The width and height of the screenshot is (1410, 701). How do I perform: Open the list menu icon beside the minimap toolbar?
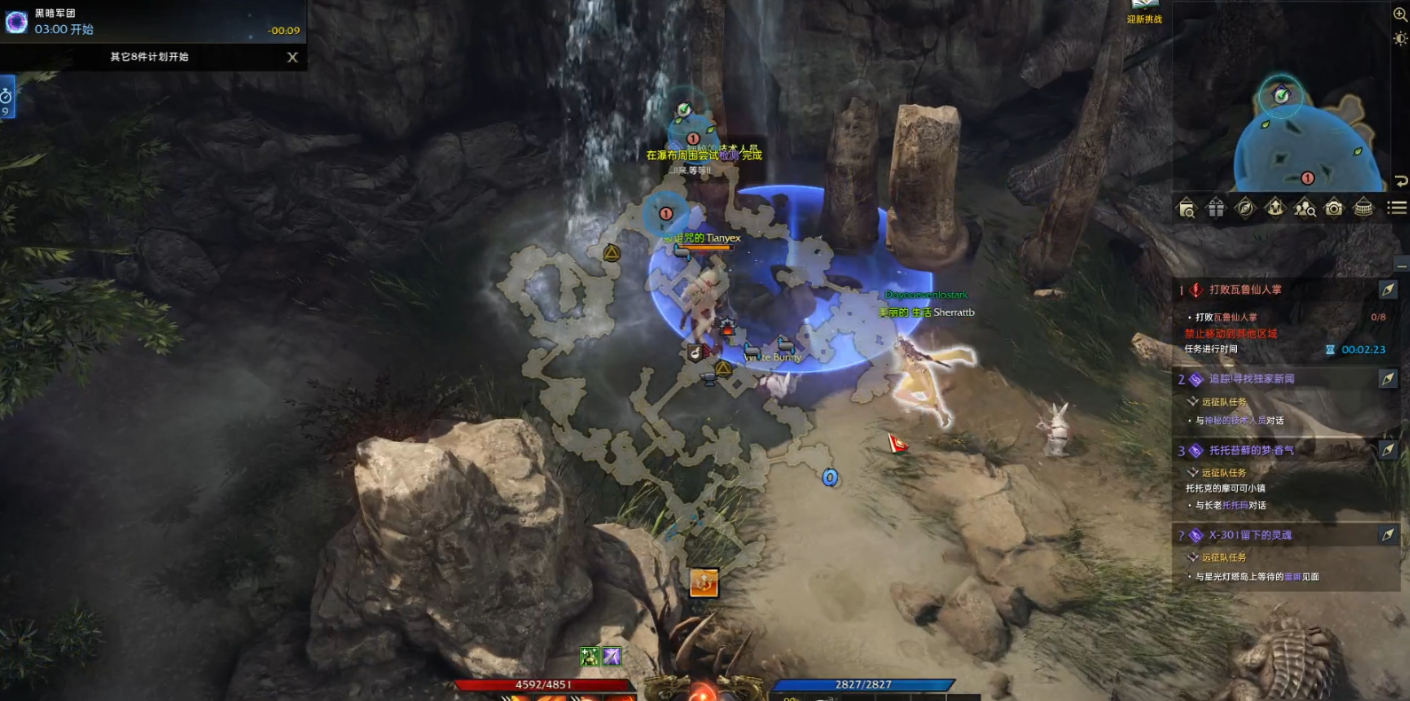pos(1397,208)
